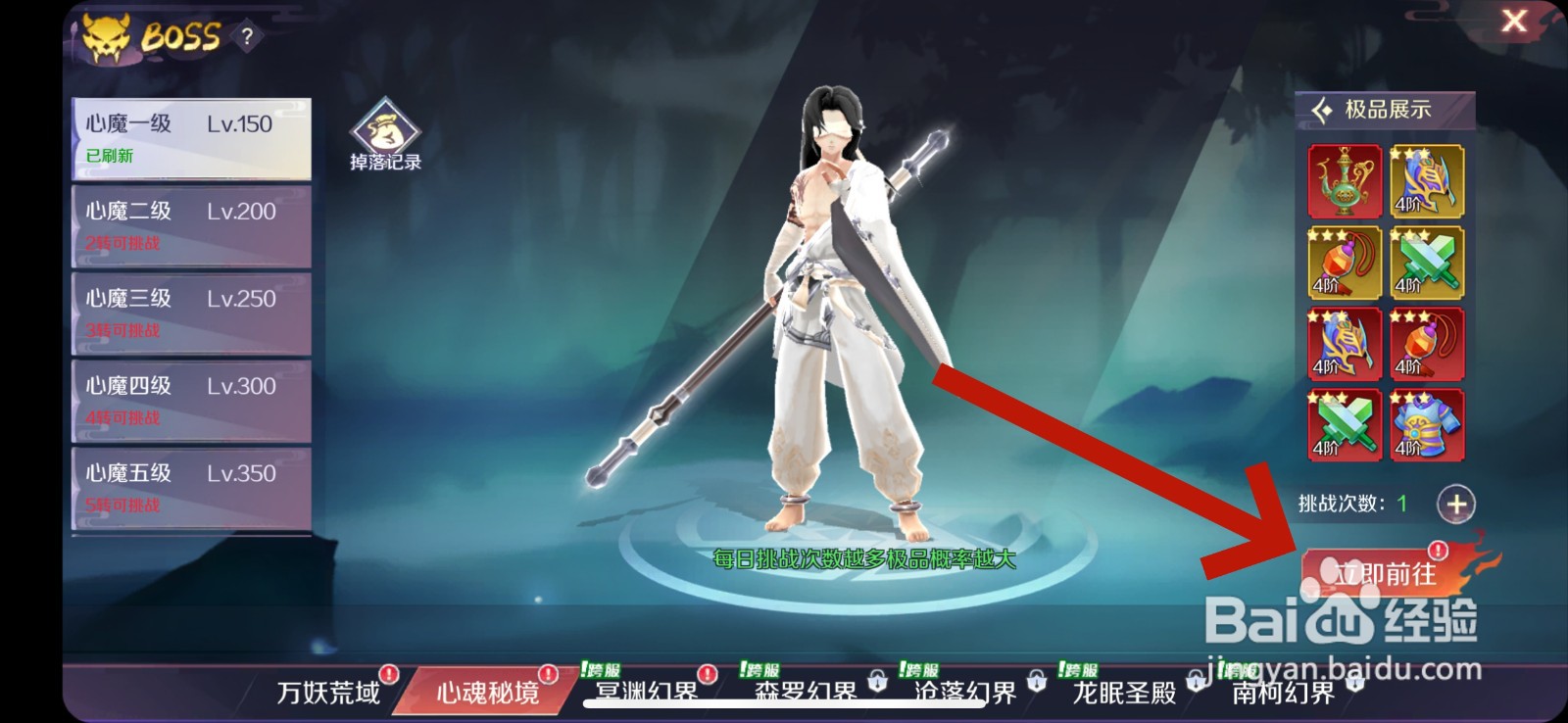Click the BOSS skull emblem

106,37
